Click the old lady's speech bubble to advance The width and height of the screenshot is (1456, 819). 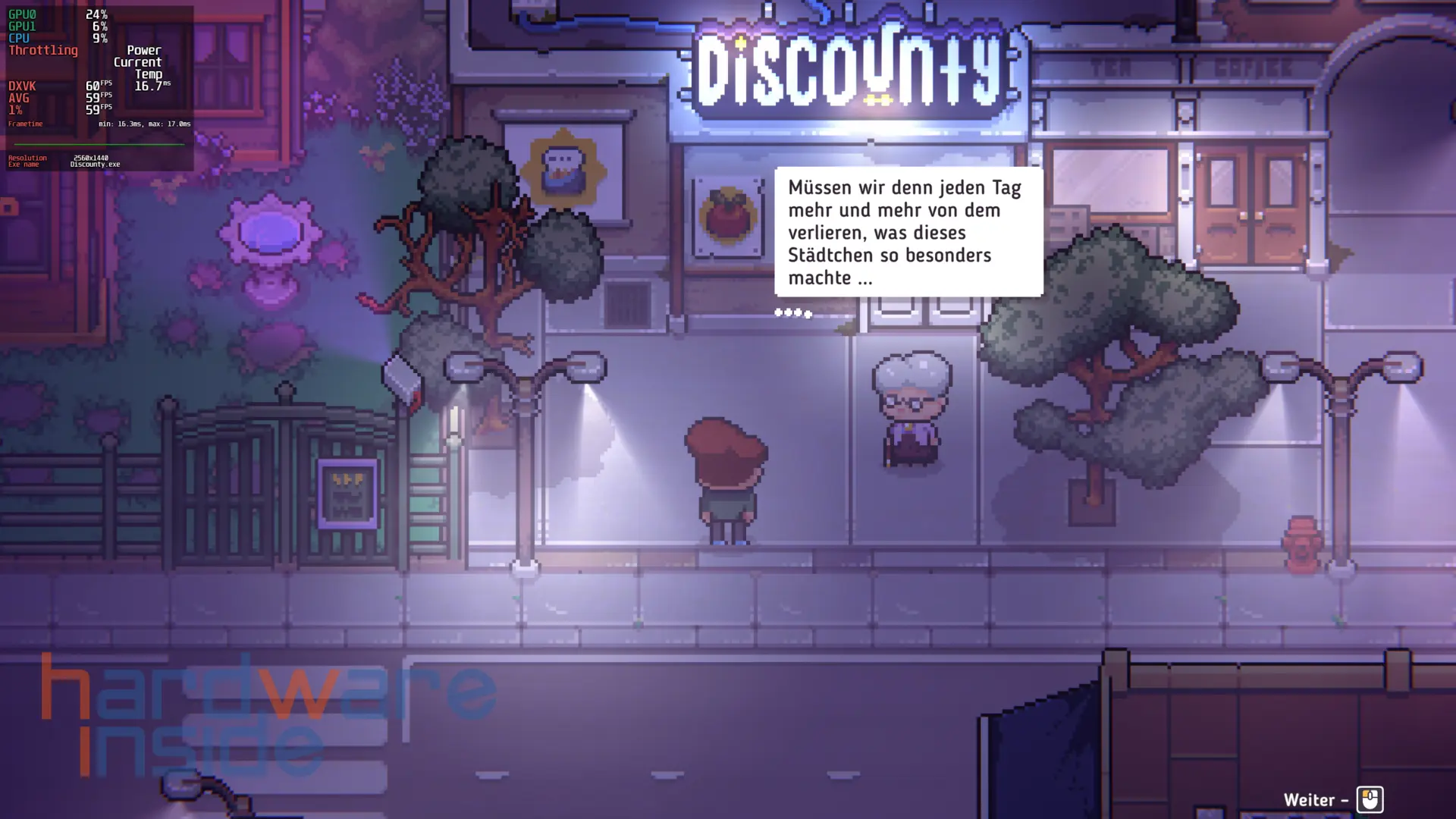point(908,232)
